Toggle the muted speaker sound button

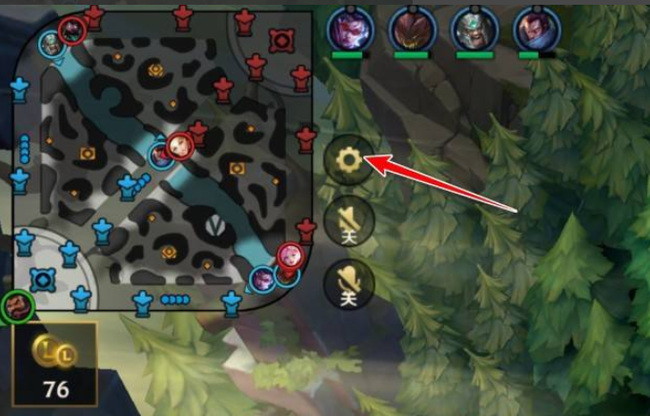click(x=350, y=221)
